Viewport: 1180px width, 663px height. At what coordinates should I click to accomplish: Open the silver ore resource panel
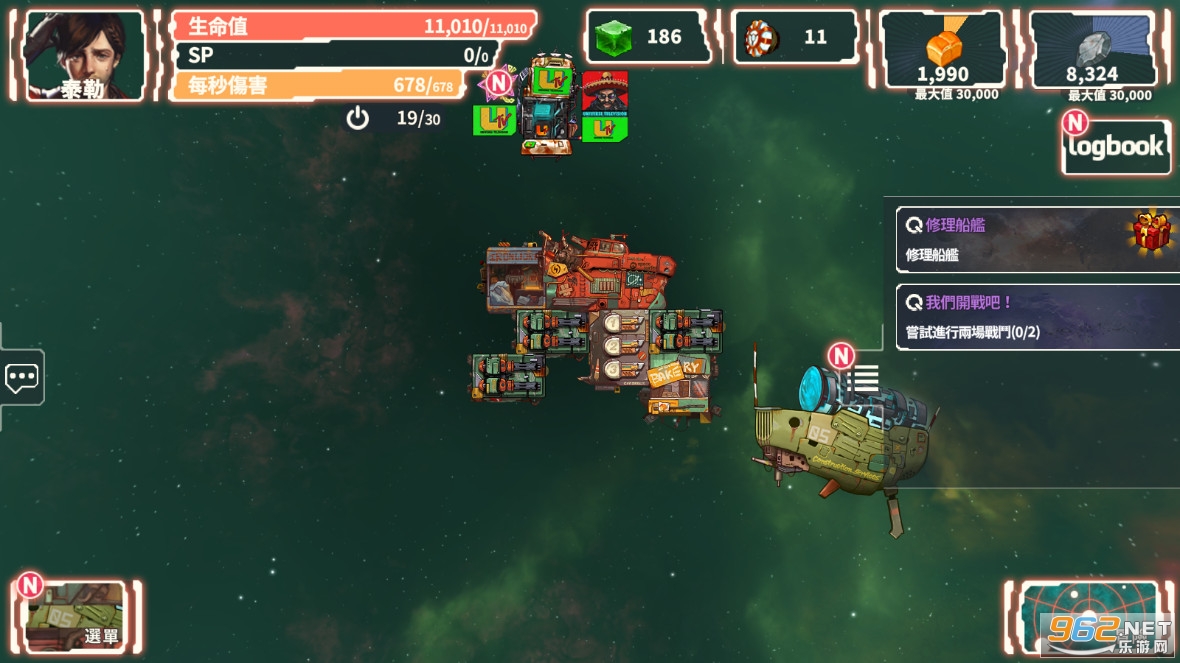click(x=1092, y=52)
